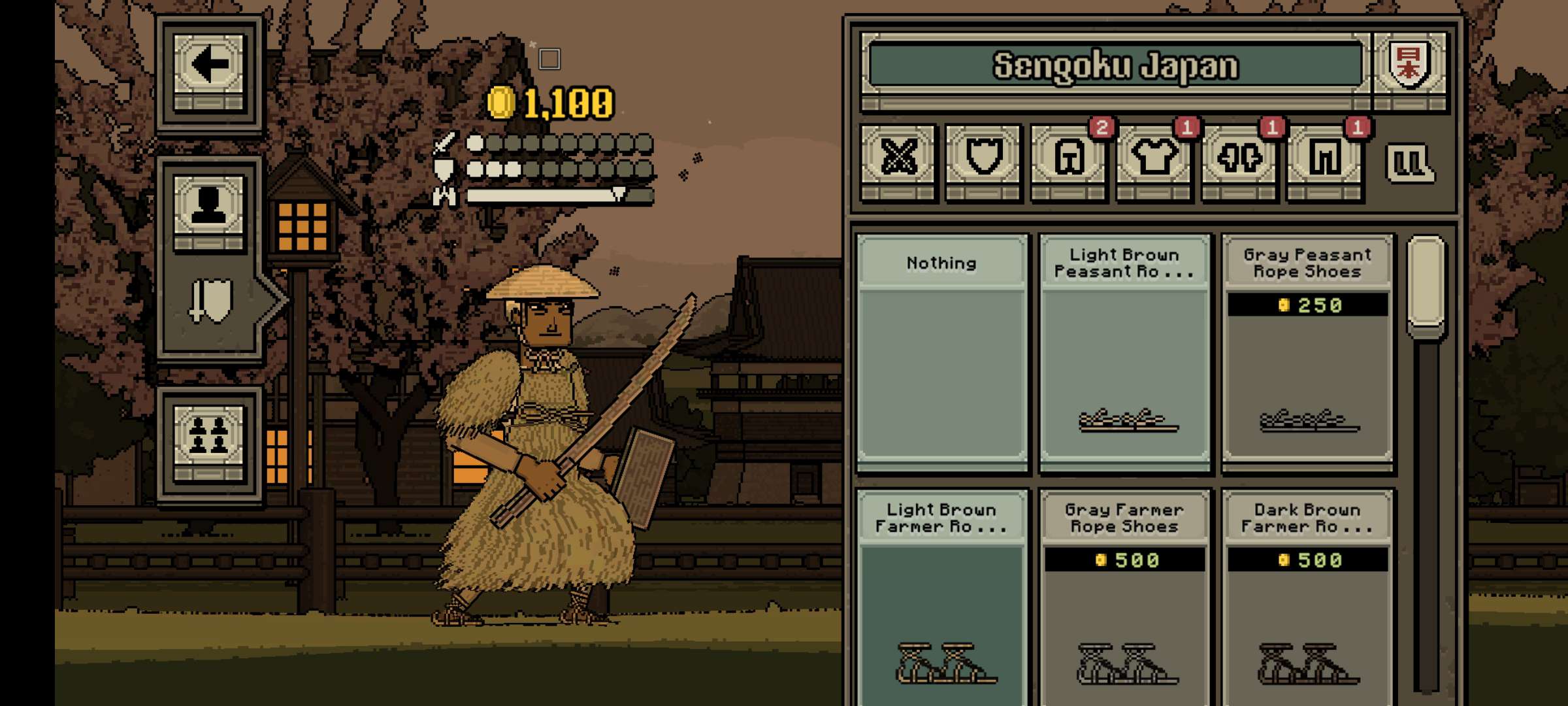Click the Japan faction emblem button
This screenshot has width=1568, height=706.
click(1410, 66)
